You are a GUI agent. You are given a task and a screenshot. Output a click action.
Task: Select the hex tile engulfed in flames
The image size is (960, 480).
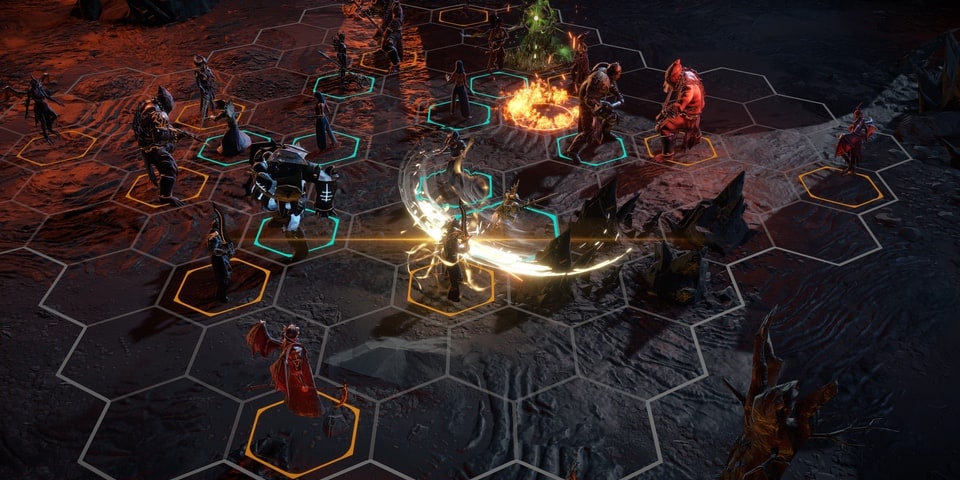[x=540, y=107]
